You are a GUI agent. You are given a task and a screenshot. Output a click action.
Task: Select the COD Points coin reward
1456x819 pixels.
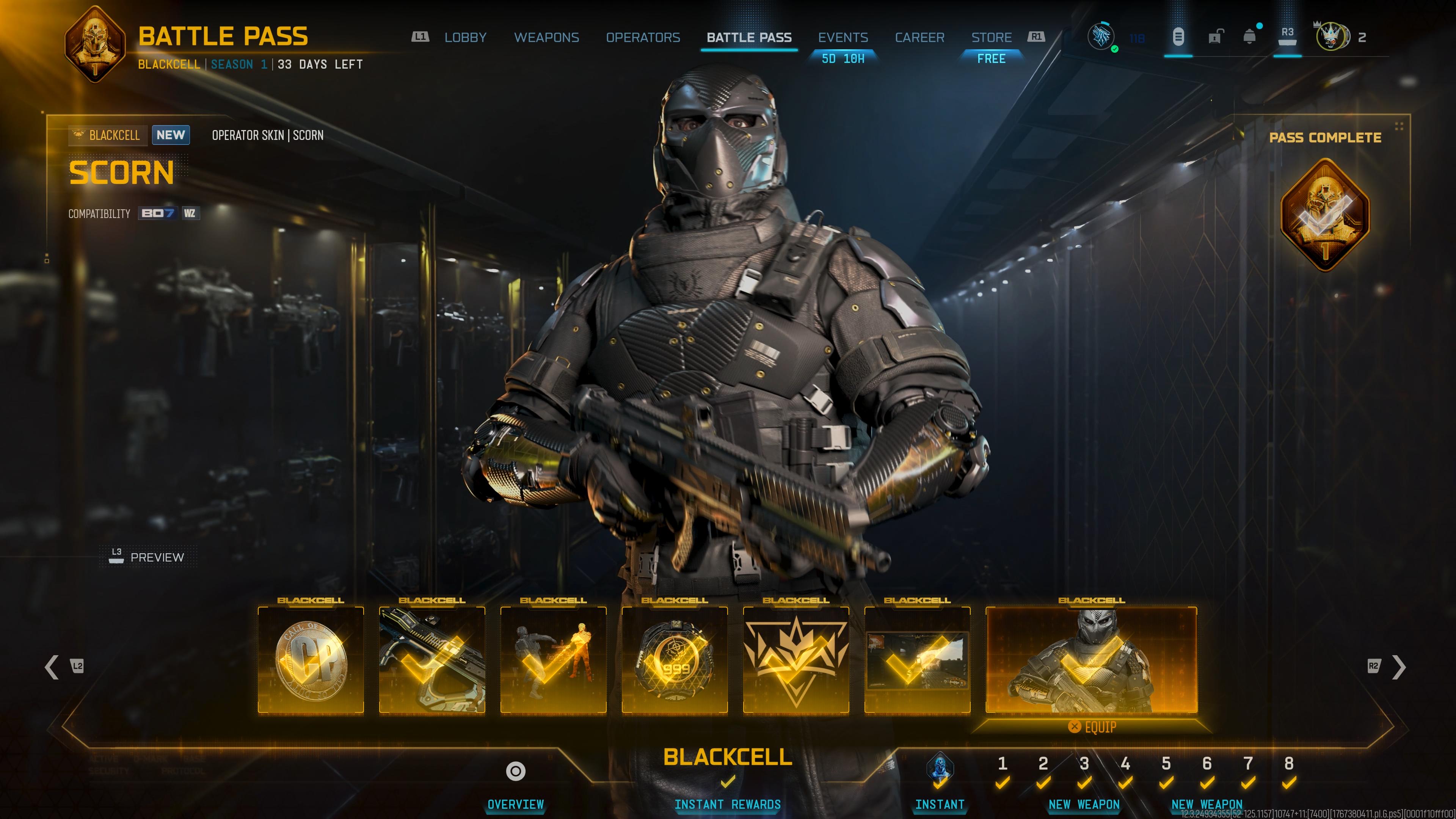pyautogui.click(x=310, y=660)
